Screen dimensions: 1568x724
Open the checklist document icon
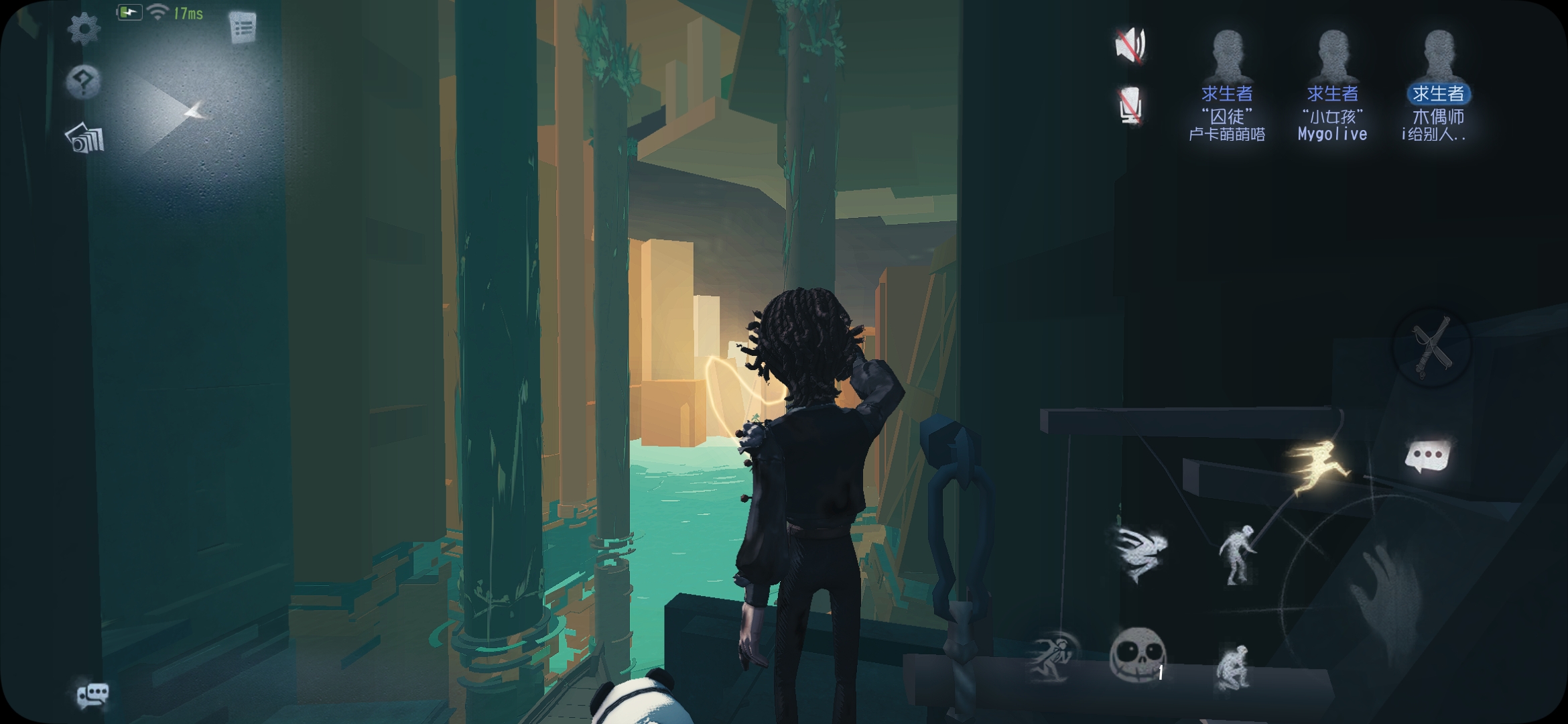243,28
